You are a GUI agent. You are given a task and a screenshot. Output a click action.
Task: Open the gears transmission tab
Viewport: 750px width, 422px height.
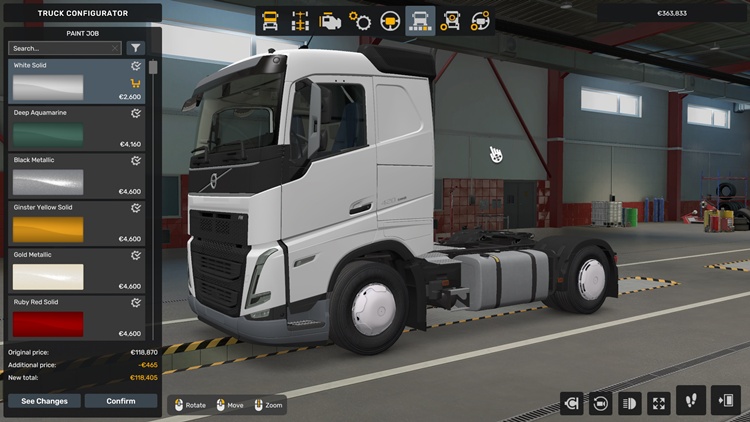pos(360,20)
